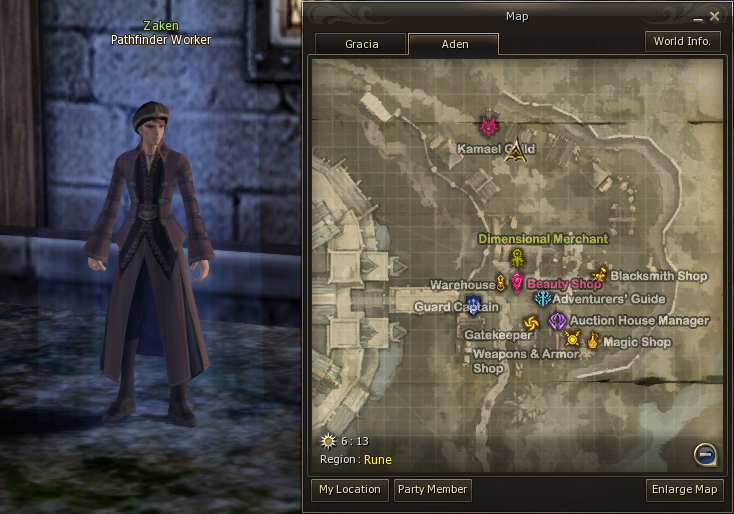Click the Blacksmith Shop marker
734x514 pixels.
pyautogui.click(x=600, y=274)
